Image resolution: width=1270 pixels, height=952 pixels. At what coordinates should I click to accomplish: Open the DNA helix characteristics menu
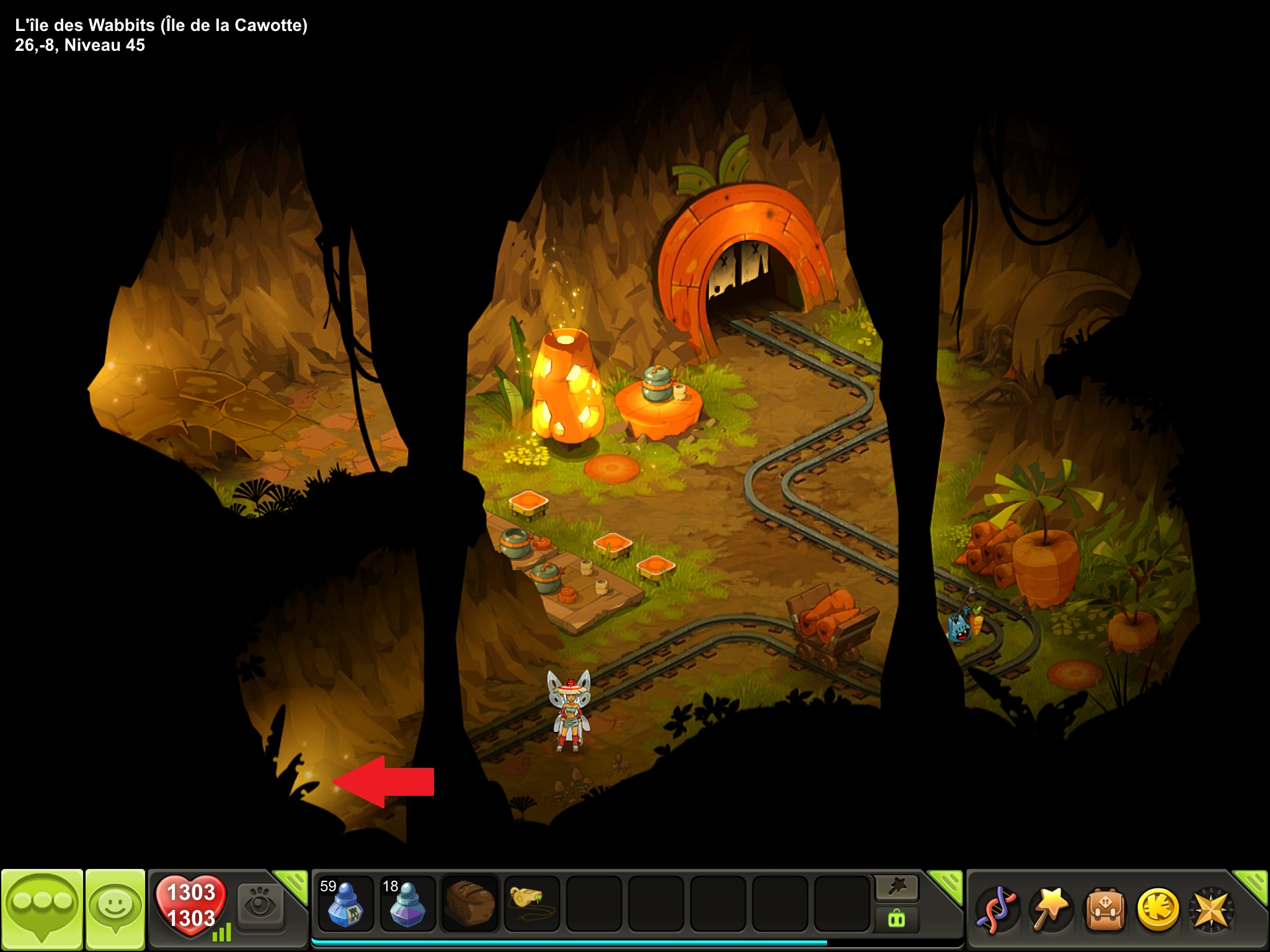[x=996, y=910]
